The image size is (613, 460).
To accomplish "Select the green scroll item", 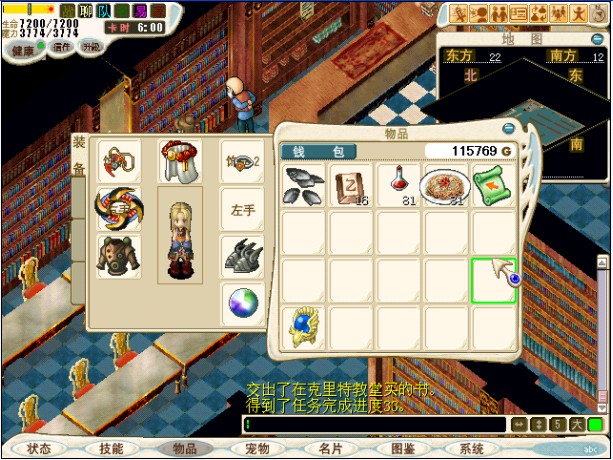I will (x=493, y=186).
